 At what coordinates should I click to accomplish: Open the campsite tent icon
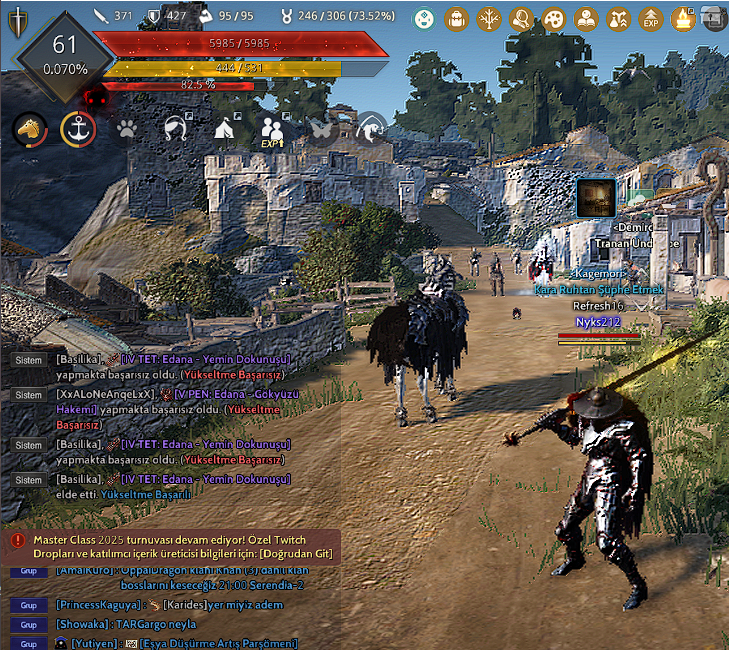[225, 129]
